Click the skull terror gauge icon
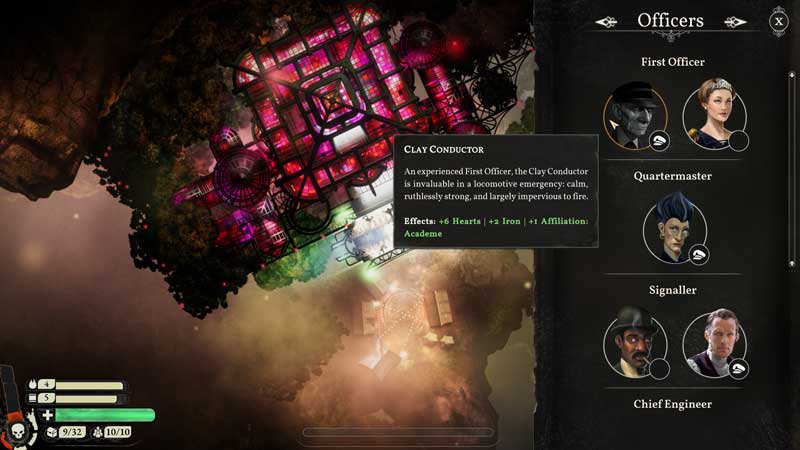This screenshot has width=800, height=450. click(18, 430)
